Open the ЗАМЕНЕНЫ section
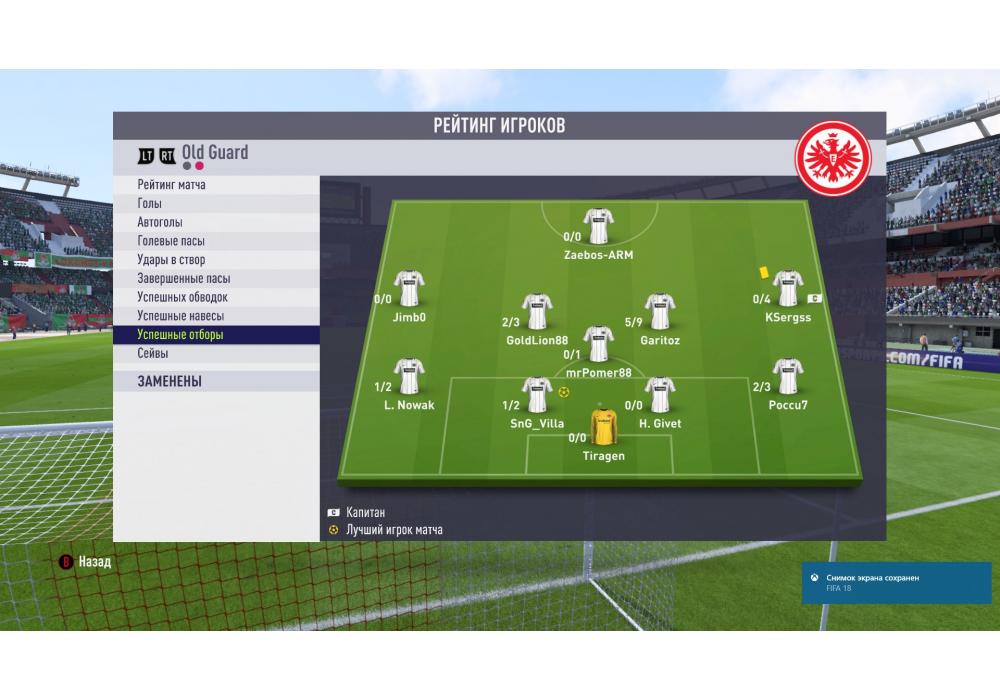The width and height of the screenshot is (1000, 700). pos(169,381)
